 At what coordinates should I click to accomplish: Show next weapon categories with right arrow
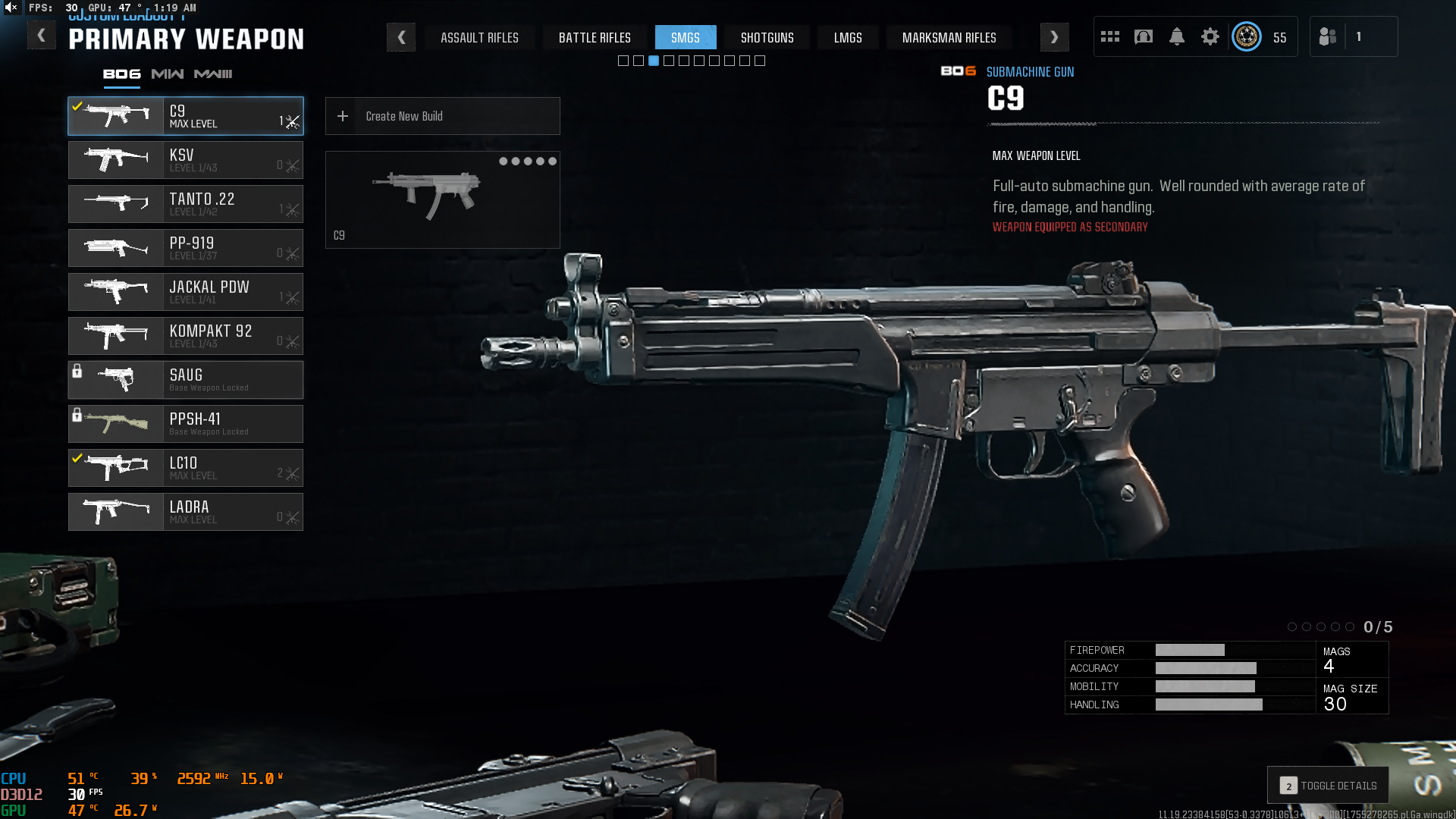(1054, 37)
